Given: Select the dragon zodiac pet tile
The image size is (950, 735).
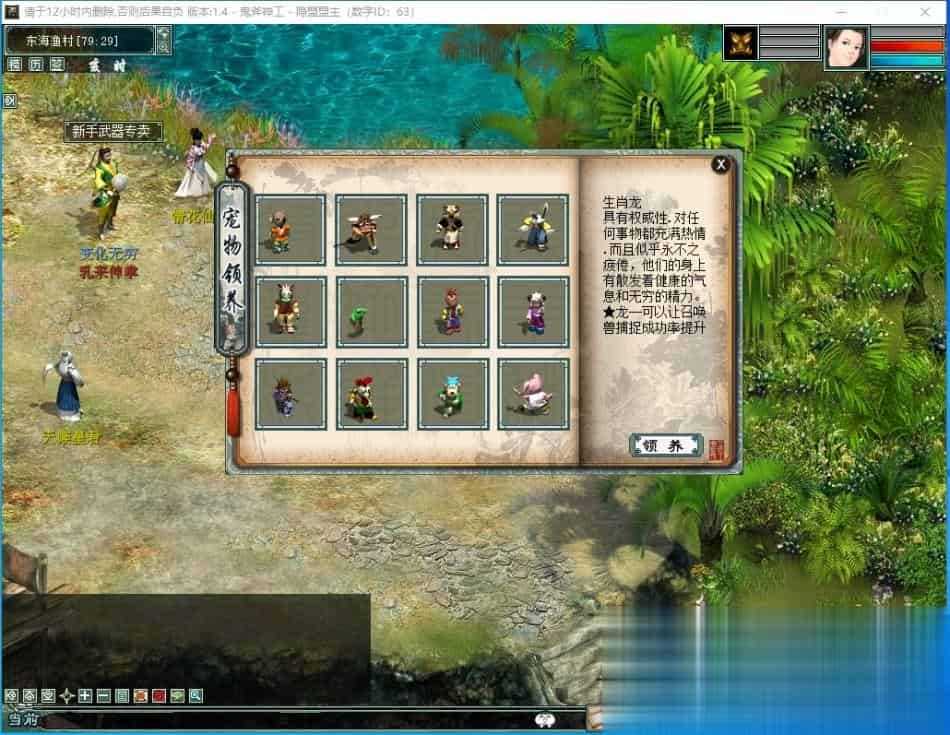Looking at the screenshot, I should pos(290,312).
